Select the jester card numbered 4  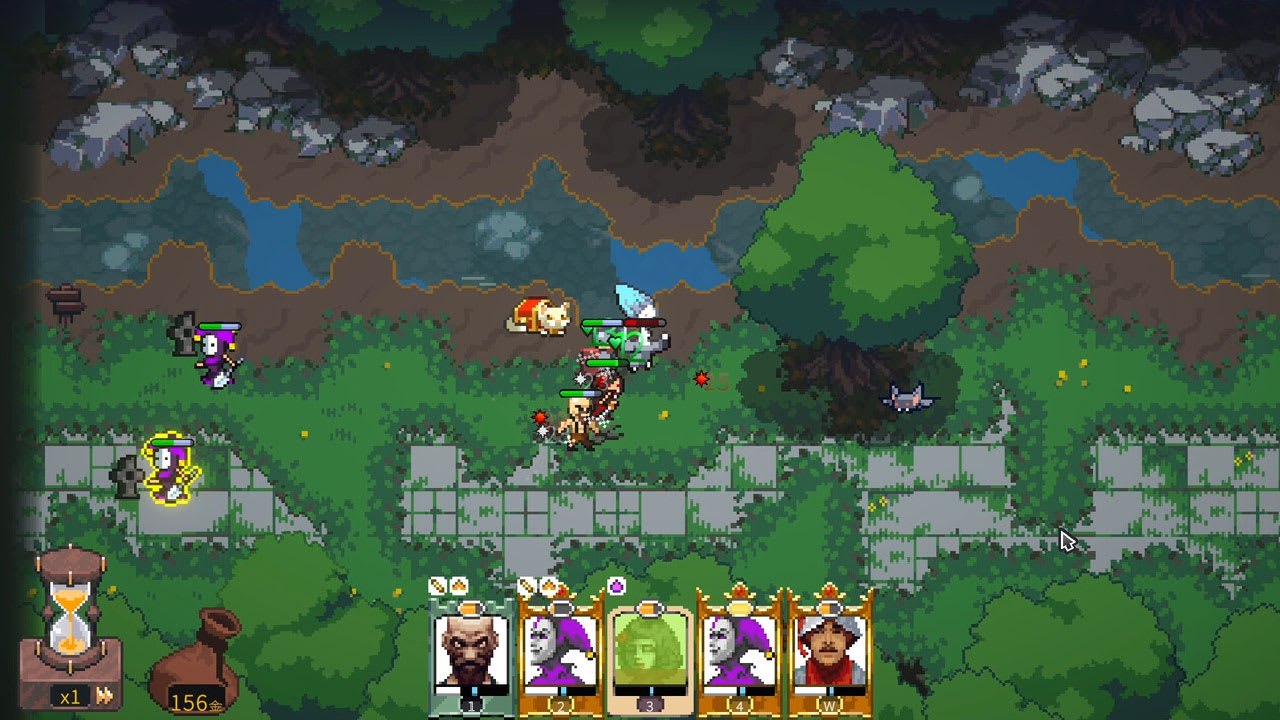(x=738, y=652)
